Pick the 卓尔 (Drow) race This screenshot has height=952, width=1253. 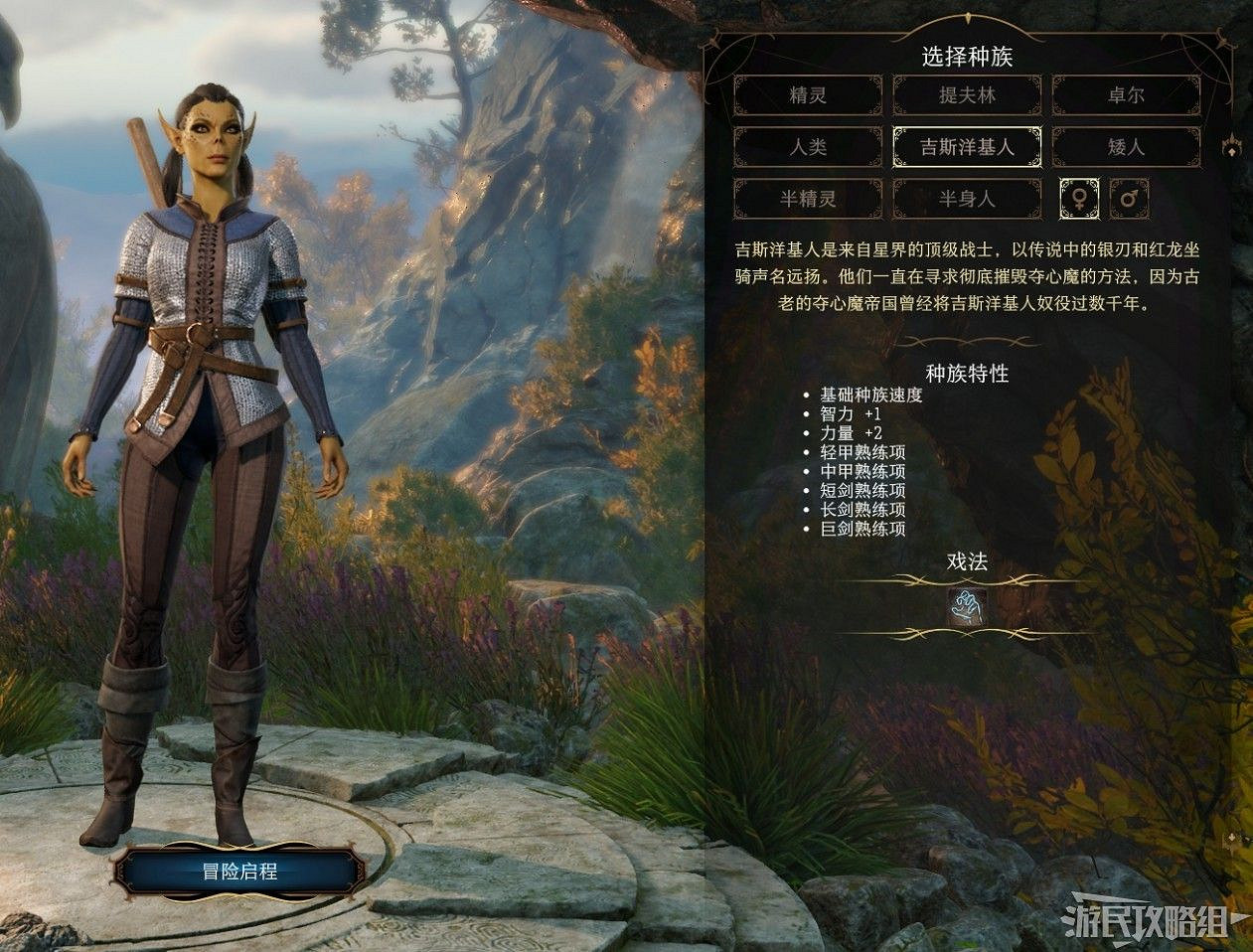coord(1126,96)
